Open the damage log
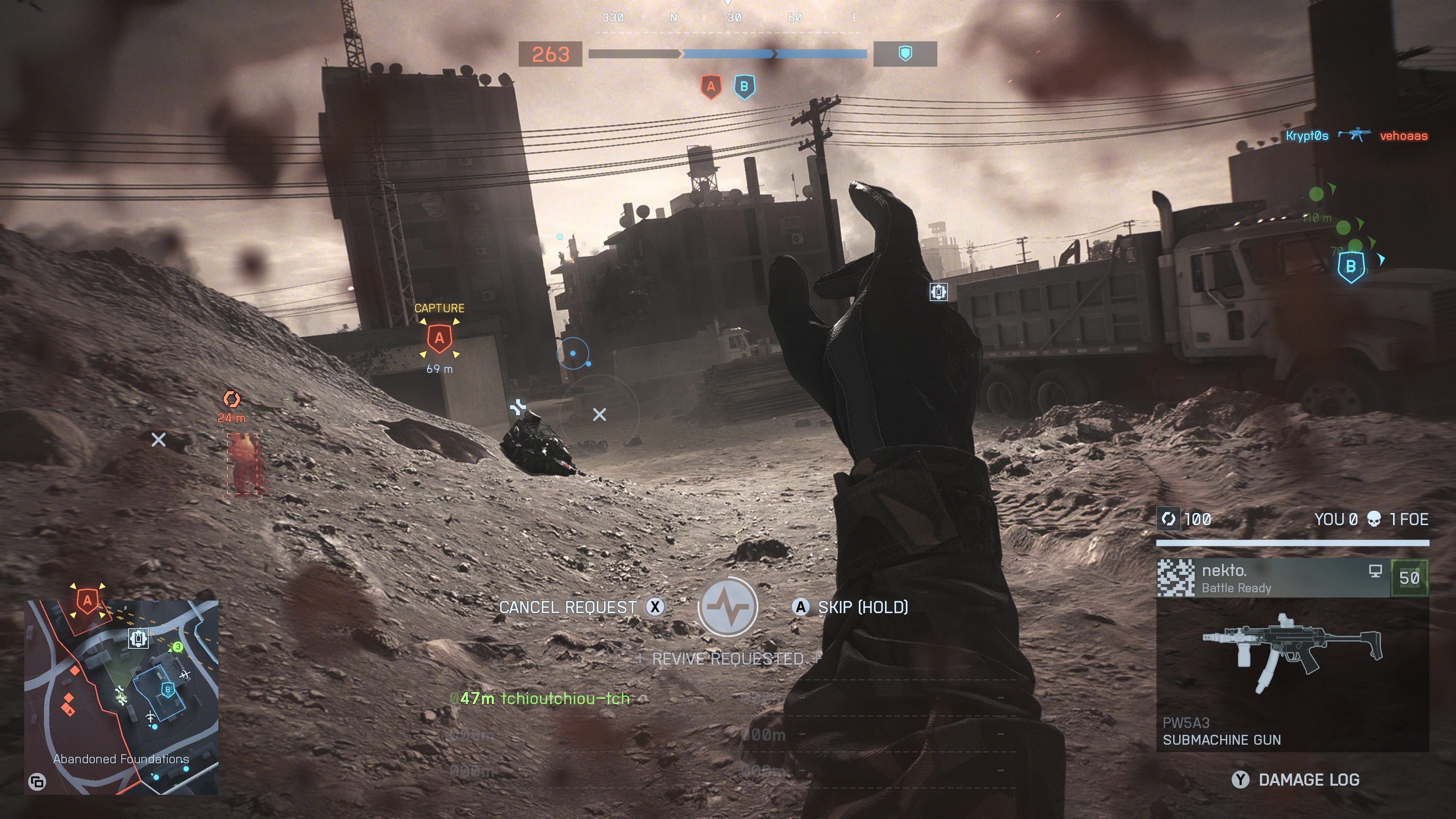Viewport: 1456px width, 819px height. (1241, 780)
